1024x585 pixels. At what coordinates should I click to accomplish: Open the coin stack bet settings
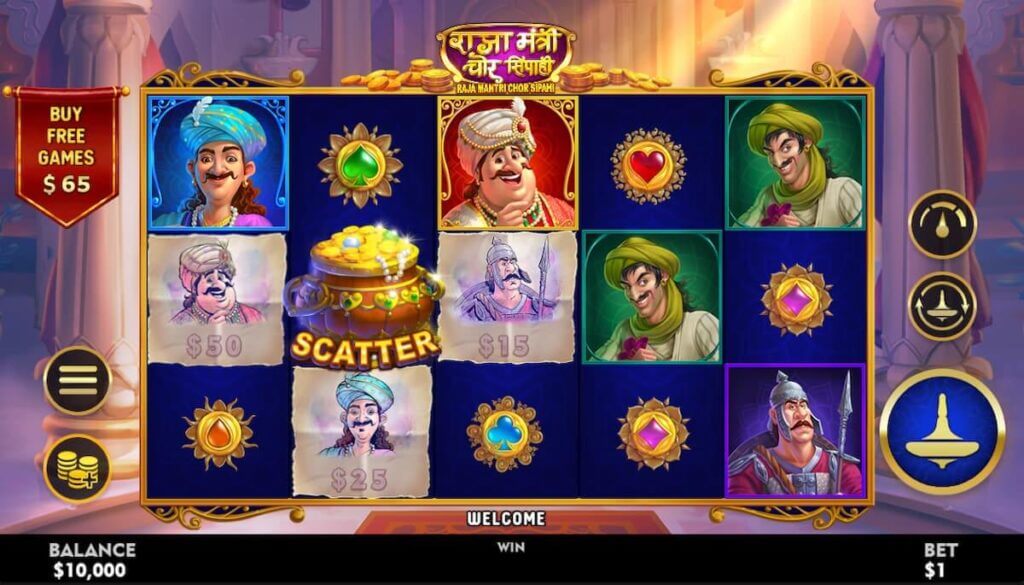[x=77, y=467]
